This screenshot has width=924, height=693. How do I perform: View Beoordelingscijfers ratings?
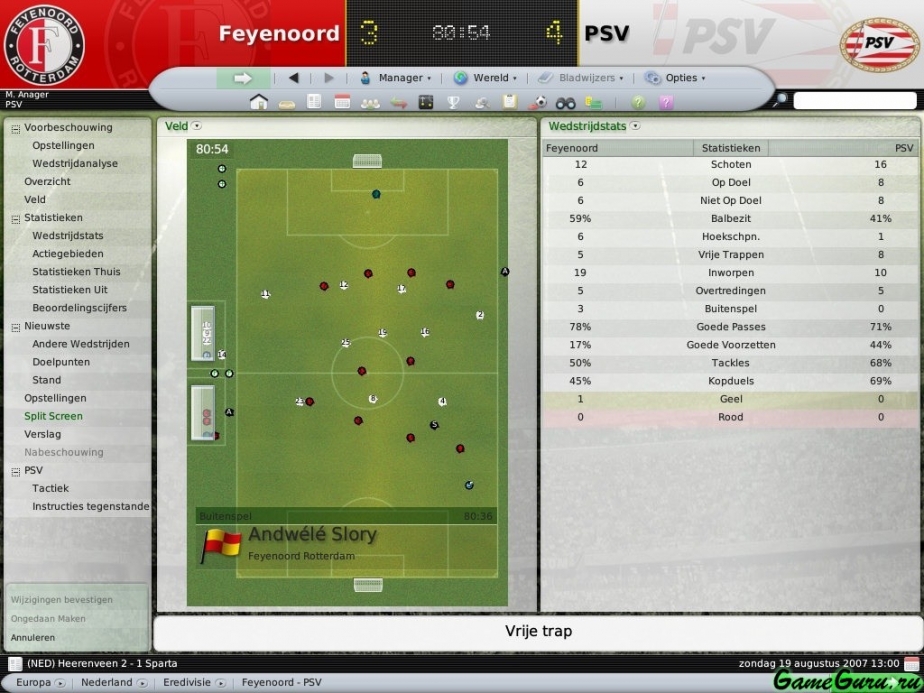coord(79,308)
